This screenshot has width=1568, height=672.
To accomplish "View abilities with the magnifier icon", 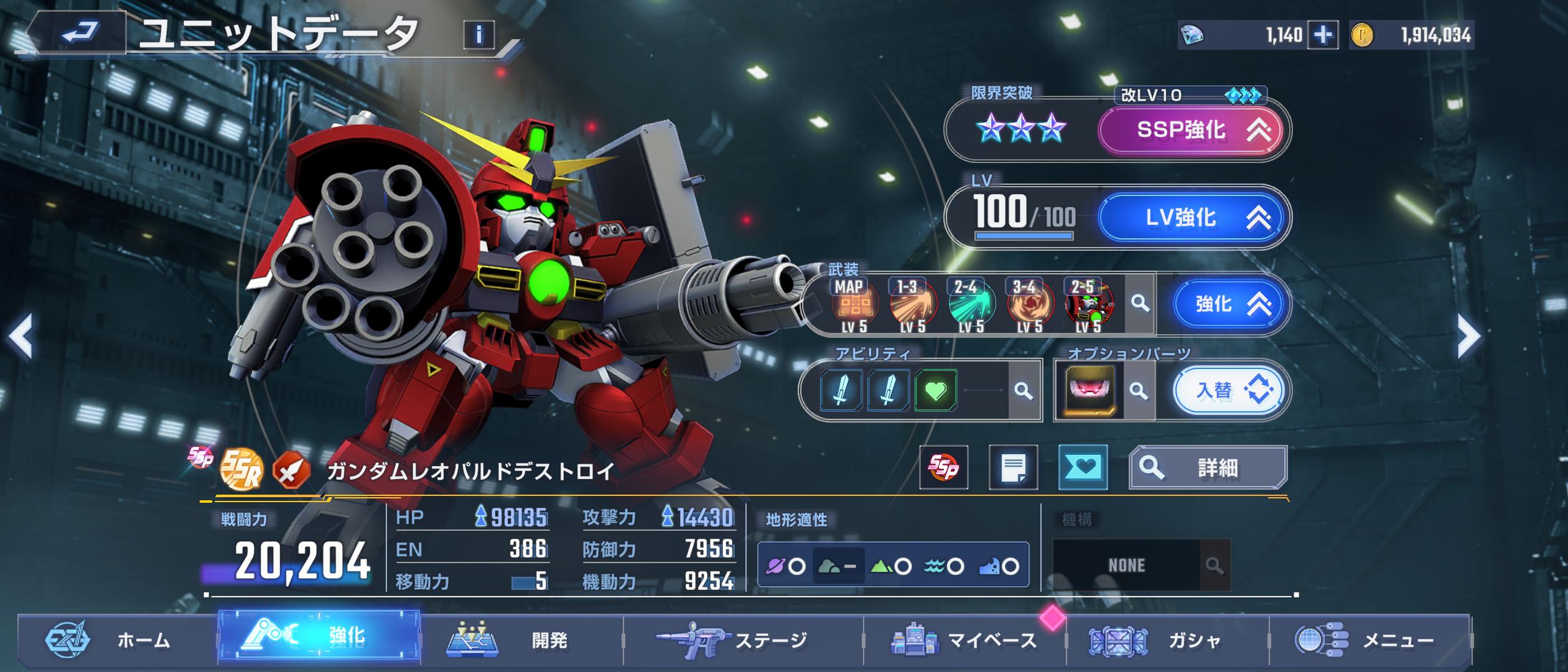I will pos(1023,391).
